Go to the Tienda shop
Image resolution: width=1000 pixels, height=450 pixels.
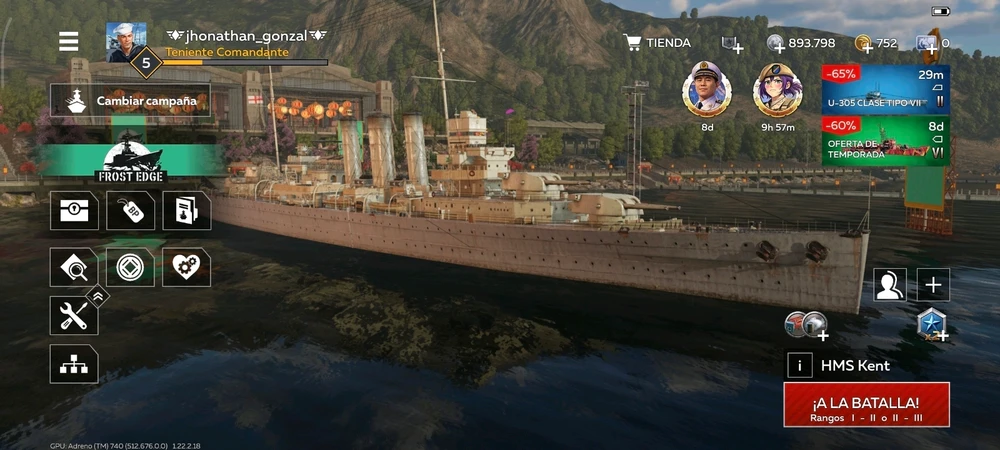[657, 43]
